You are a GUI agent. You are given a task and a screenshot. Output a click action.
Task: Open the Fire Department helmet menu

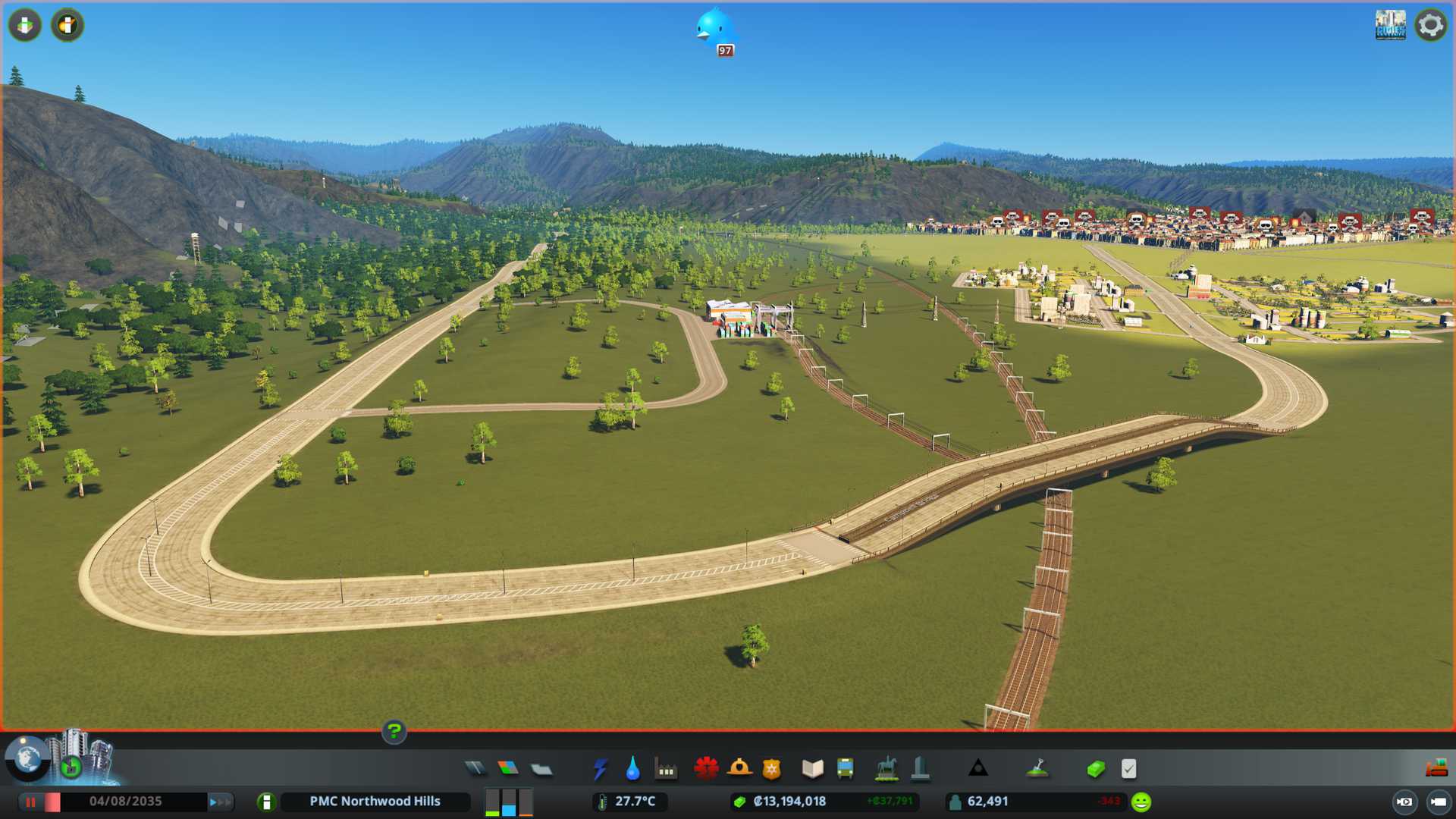(739, 769)
